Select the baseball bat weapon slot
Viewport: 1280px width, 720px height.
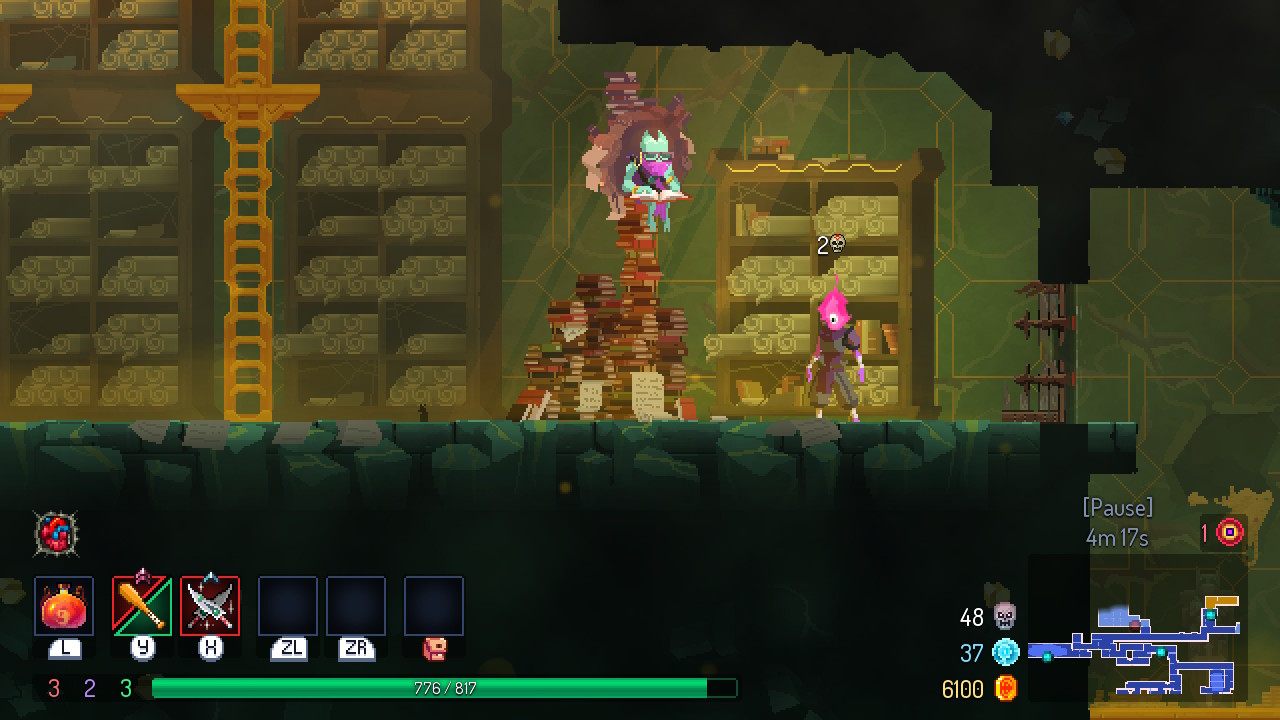click(142, 606)
